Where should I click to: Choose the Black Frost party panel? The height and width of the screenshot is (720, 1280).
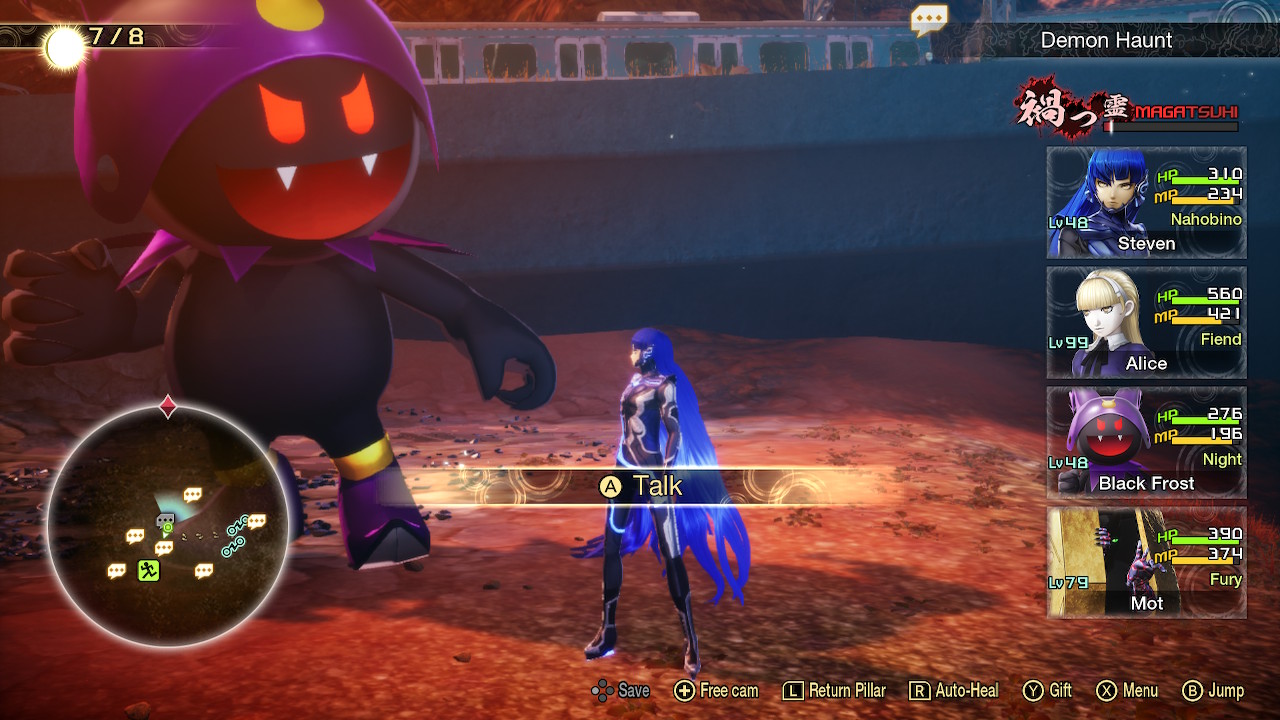[1146, 443]
